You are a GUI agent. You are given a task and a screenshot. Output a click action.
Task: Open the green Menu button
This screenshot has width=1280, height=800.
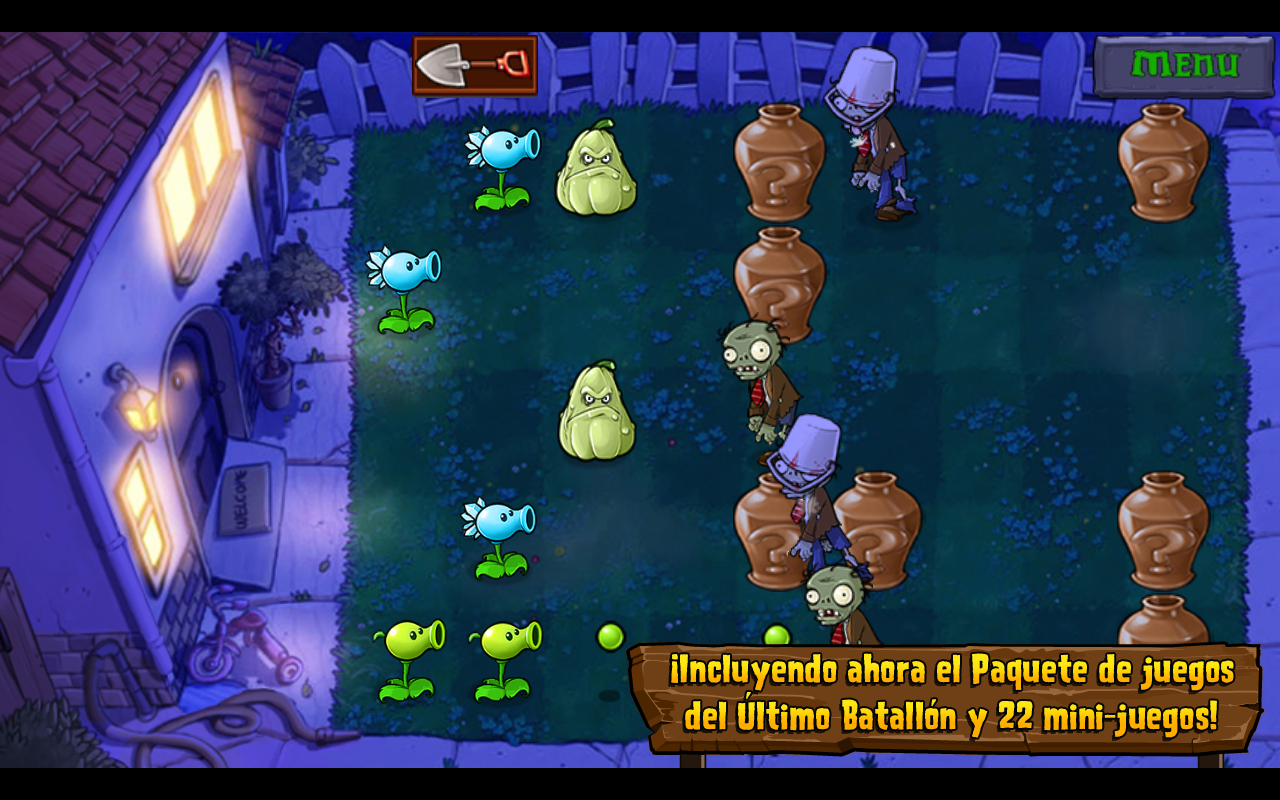1184,66
